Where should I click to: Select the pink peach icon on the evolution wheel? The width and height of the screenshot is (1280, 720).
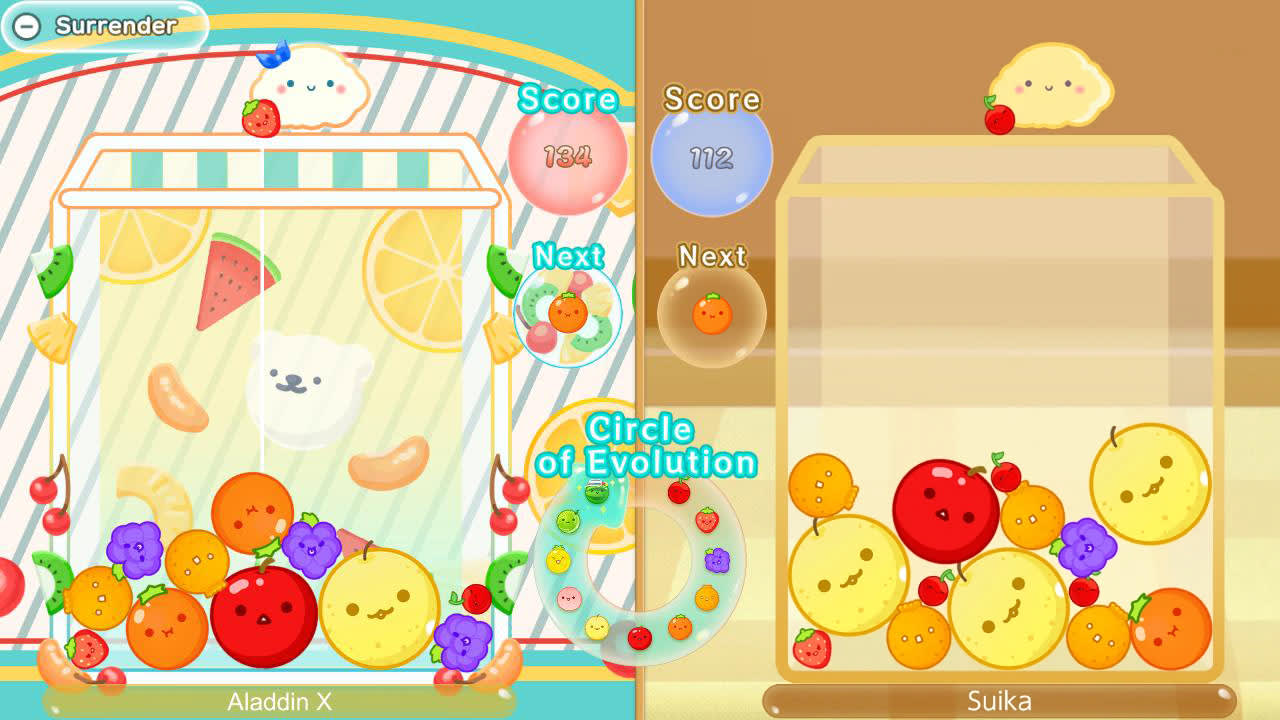click(x=567, y=597)
